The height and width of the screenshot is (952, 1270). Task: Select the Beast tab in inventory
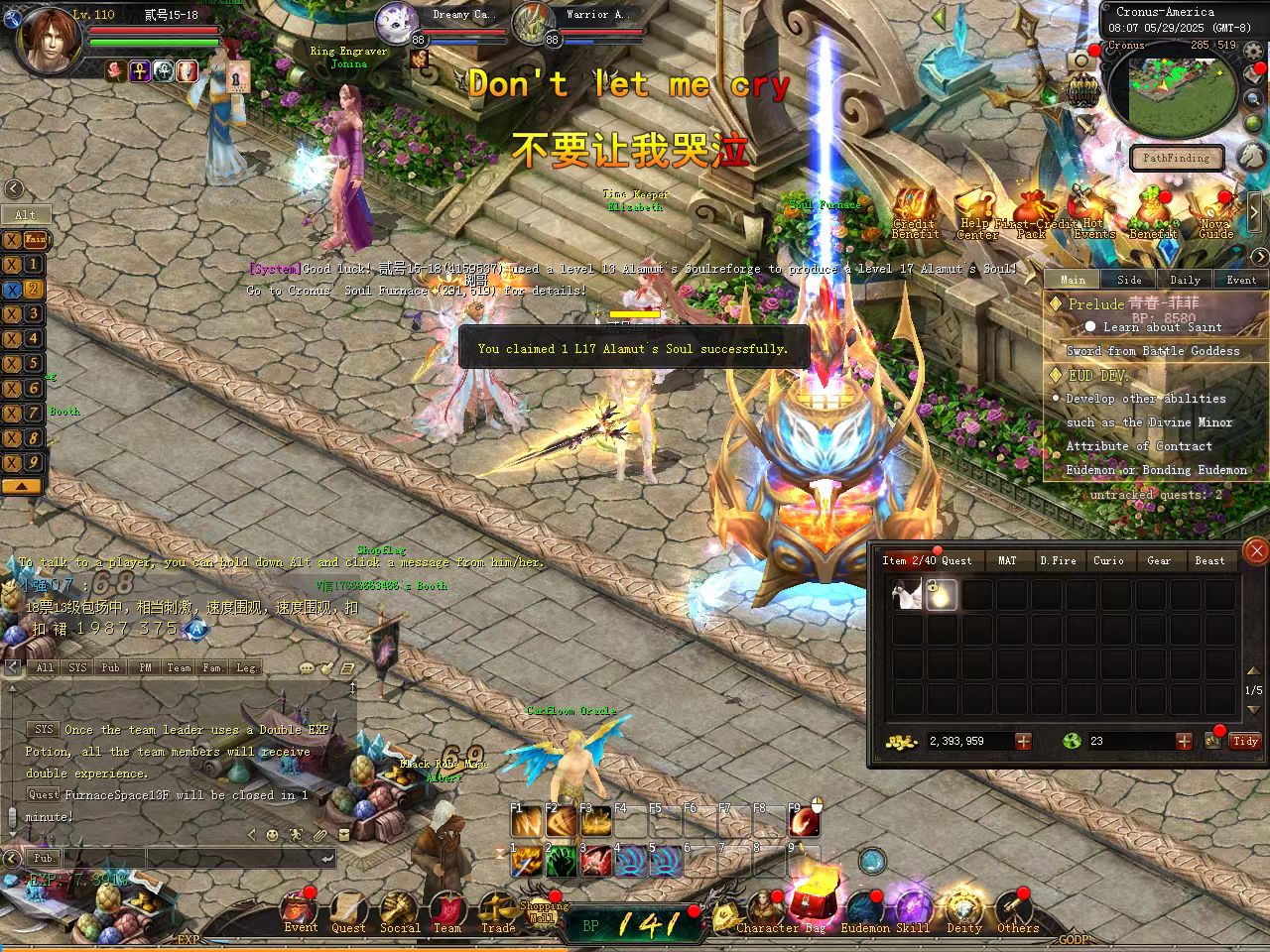(1209, 561)
